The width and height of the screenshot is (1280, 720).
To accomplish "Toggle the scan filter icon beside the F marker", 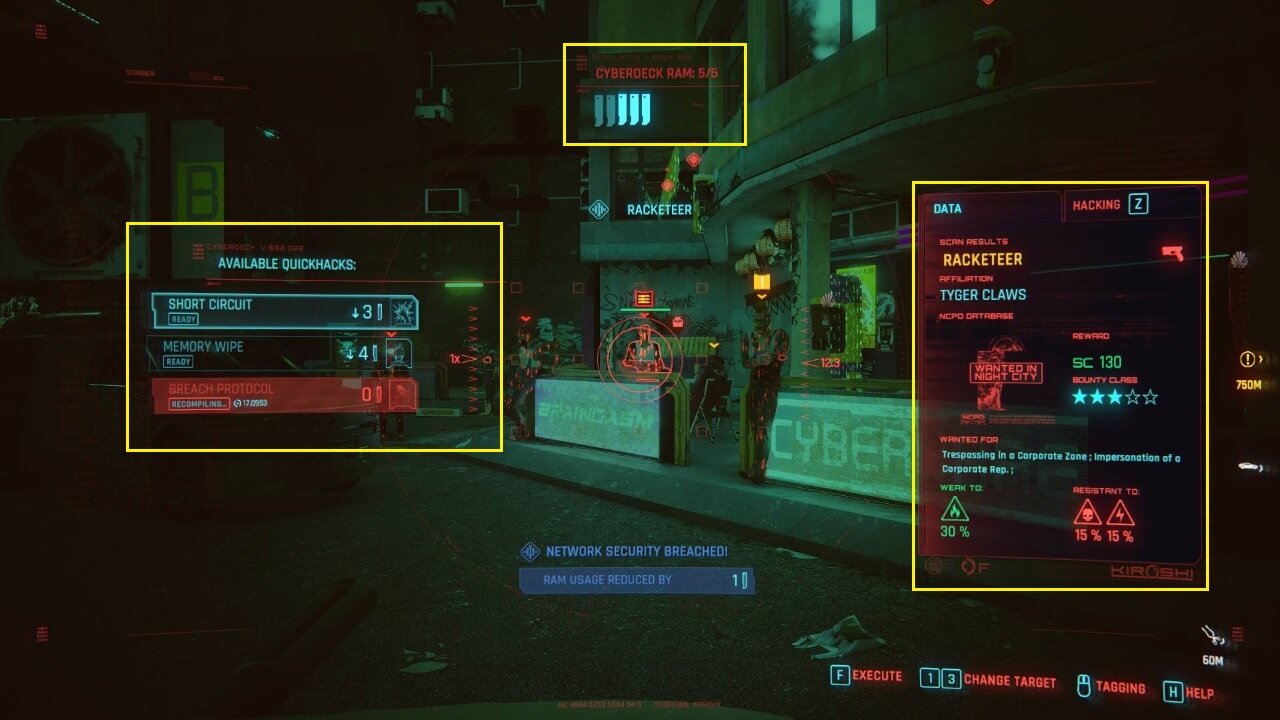I will (x=967, y=566).
